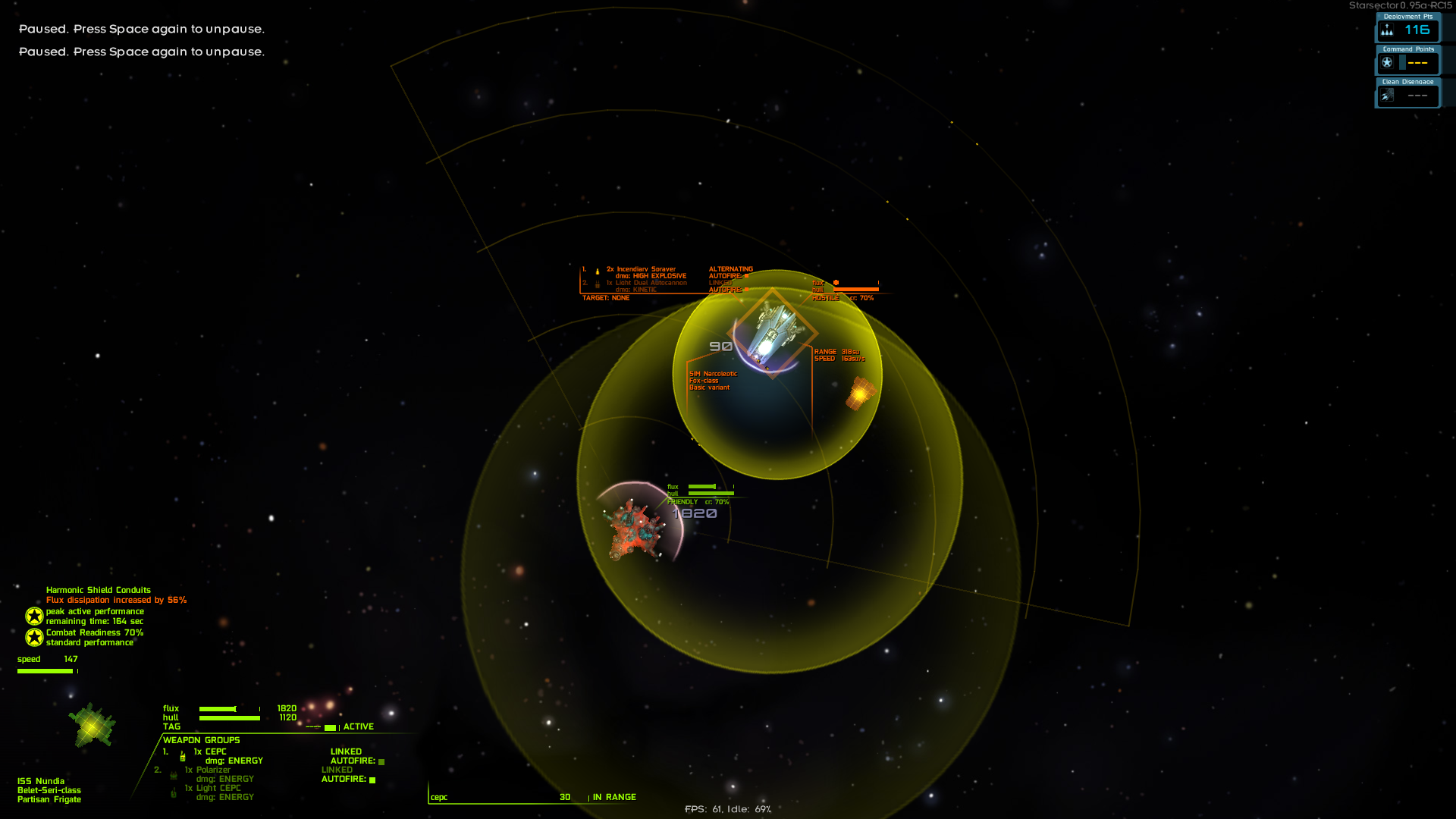
Task: Target the hostile SIM Narcoleptic ship marker
Action: pos(772,334)
